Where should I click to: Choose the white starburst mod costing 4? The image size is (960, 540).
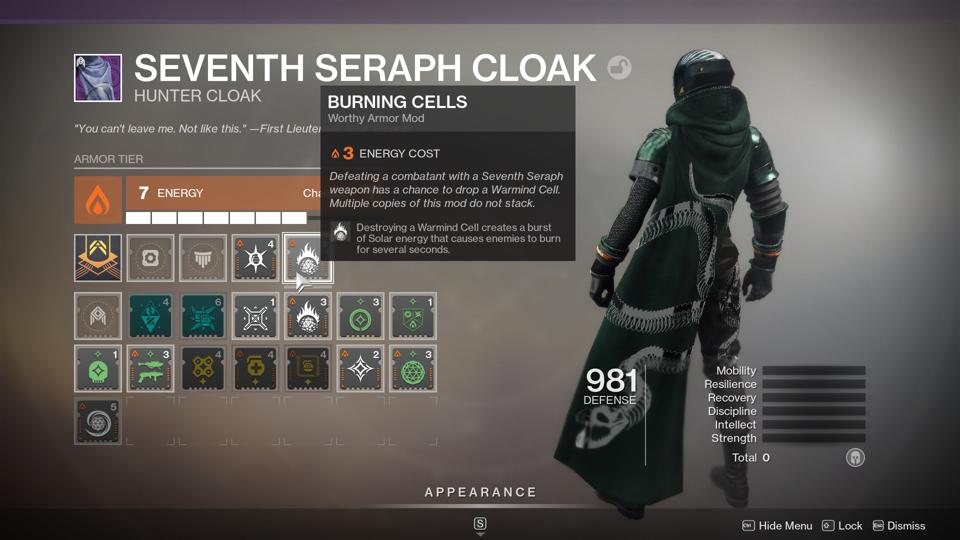[254, 258]
